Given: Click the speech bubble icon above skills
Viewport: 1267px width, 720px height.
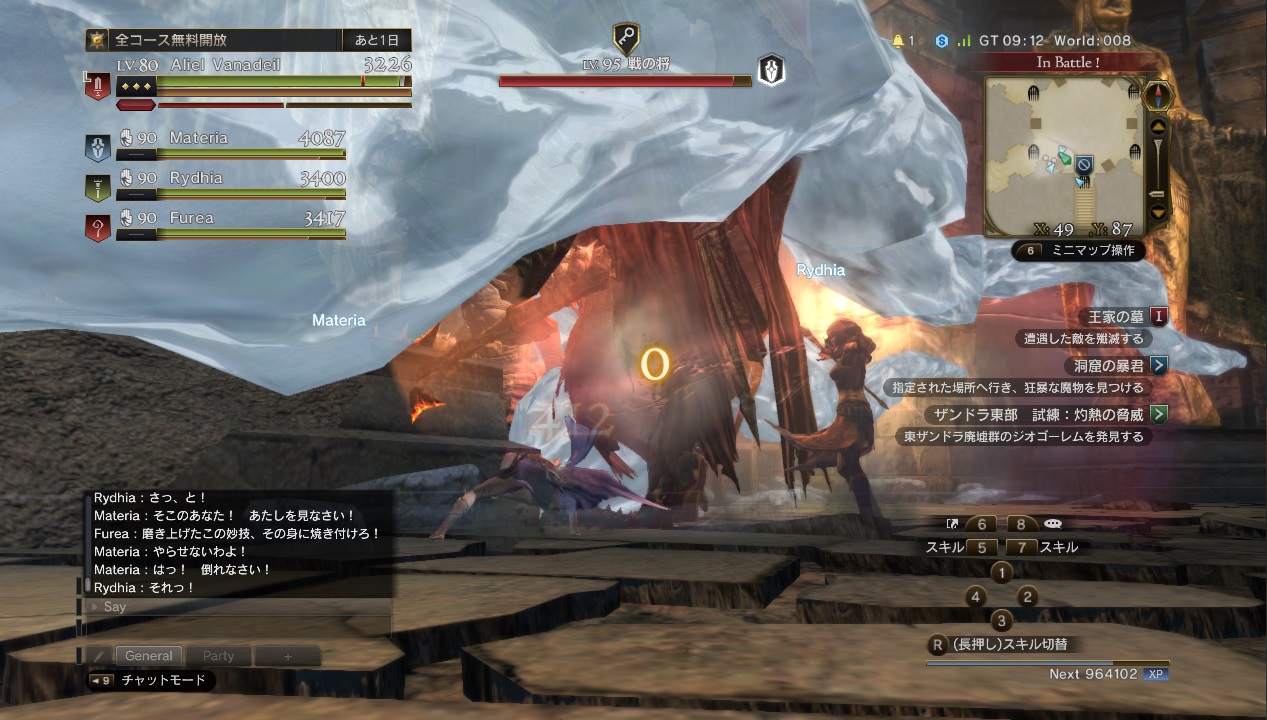Looking at the screenshot, I should tap(1052, 524).
